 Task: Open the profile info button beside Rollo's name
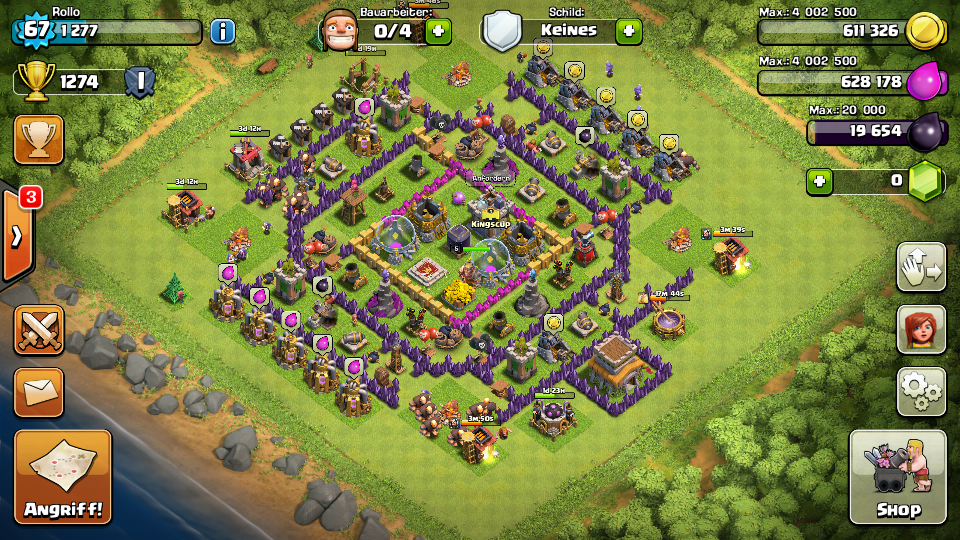pos(222,30)
